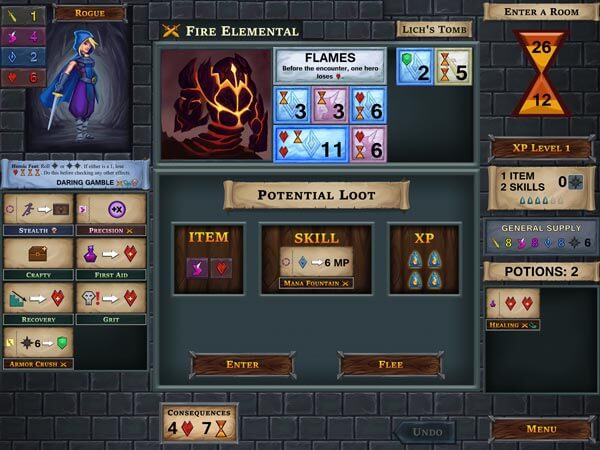Image resolution: width=600 pixels, height=450 pixels.
Task: Select the XP loot panel
Action: point(424,258)
